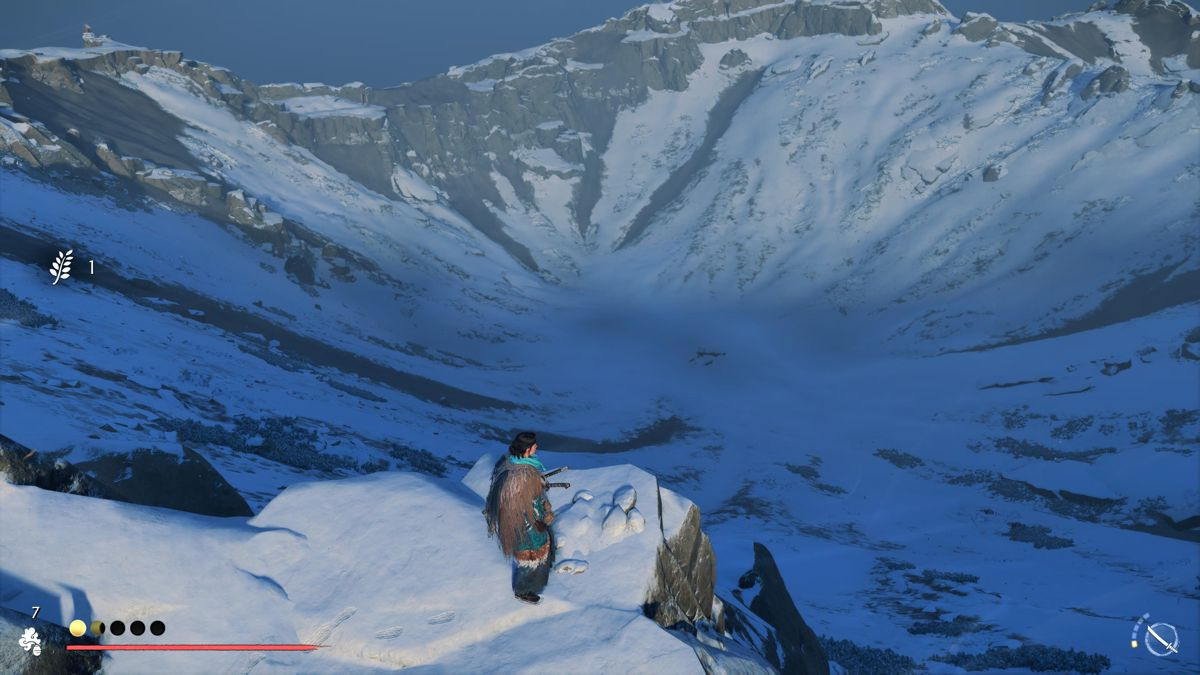Select the katana weapon icon

click(1160, 638)
